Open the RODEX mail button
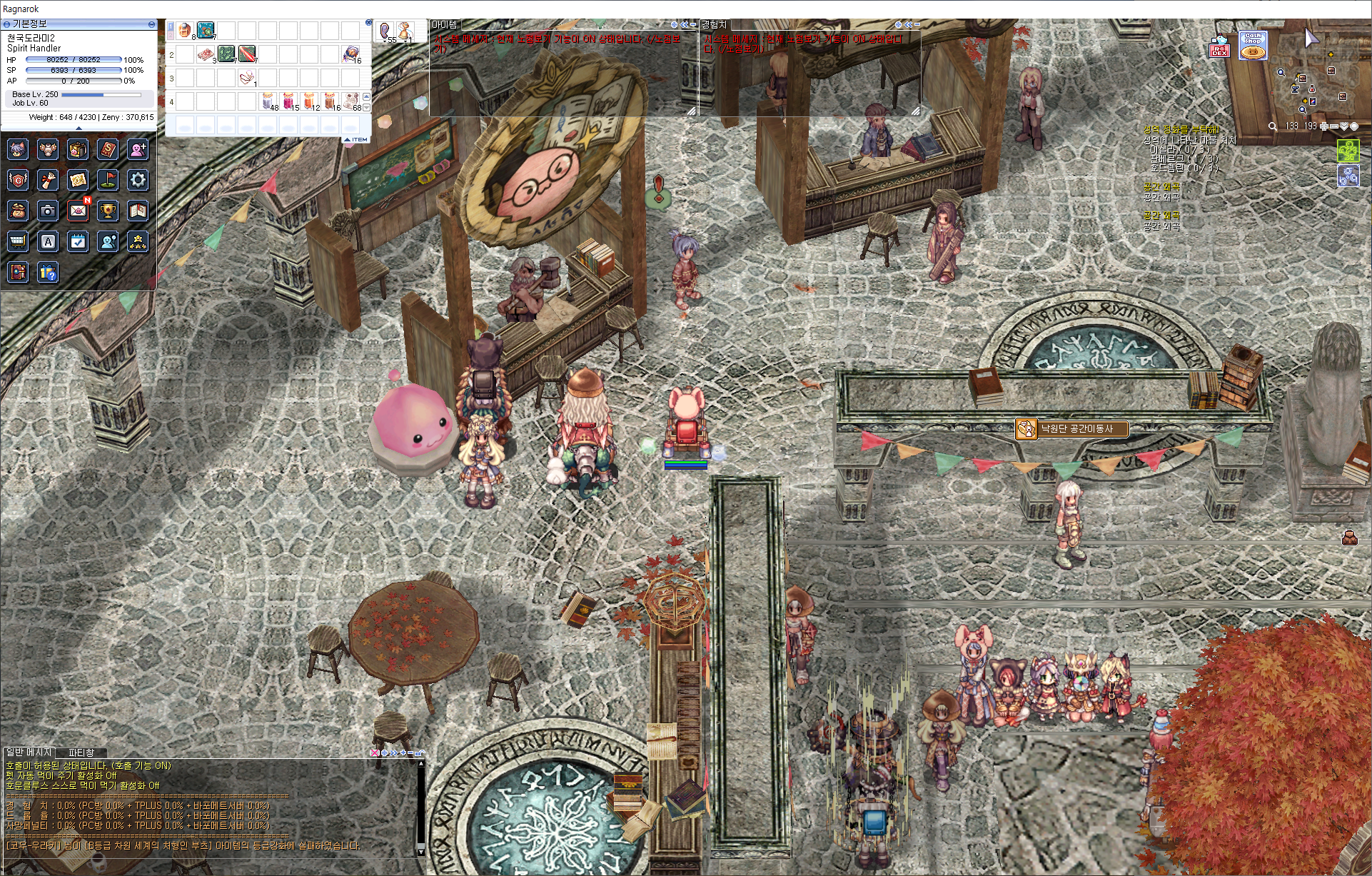 tap(1219, 47)
